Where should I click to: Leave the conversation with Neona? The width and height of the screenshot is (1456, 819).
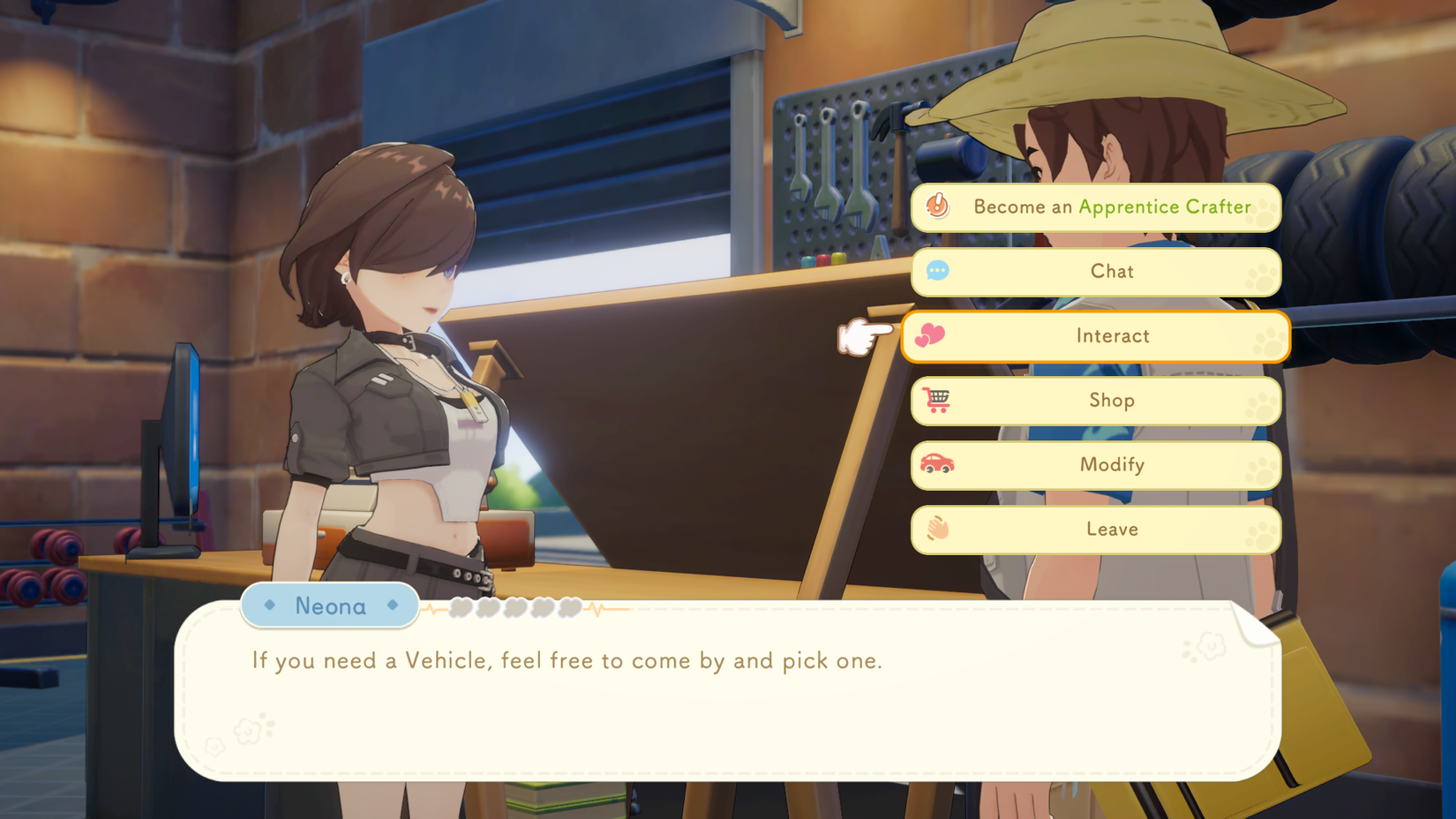1096,530
